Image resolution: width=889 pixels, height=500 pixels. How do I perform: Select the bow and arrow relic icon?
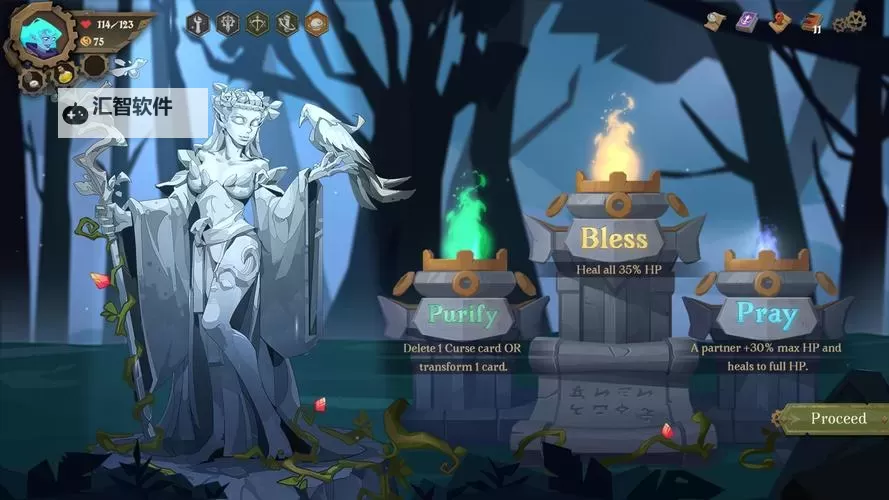point(258,24)
